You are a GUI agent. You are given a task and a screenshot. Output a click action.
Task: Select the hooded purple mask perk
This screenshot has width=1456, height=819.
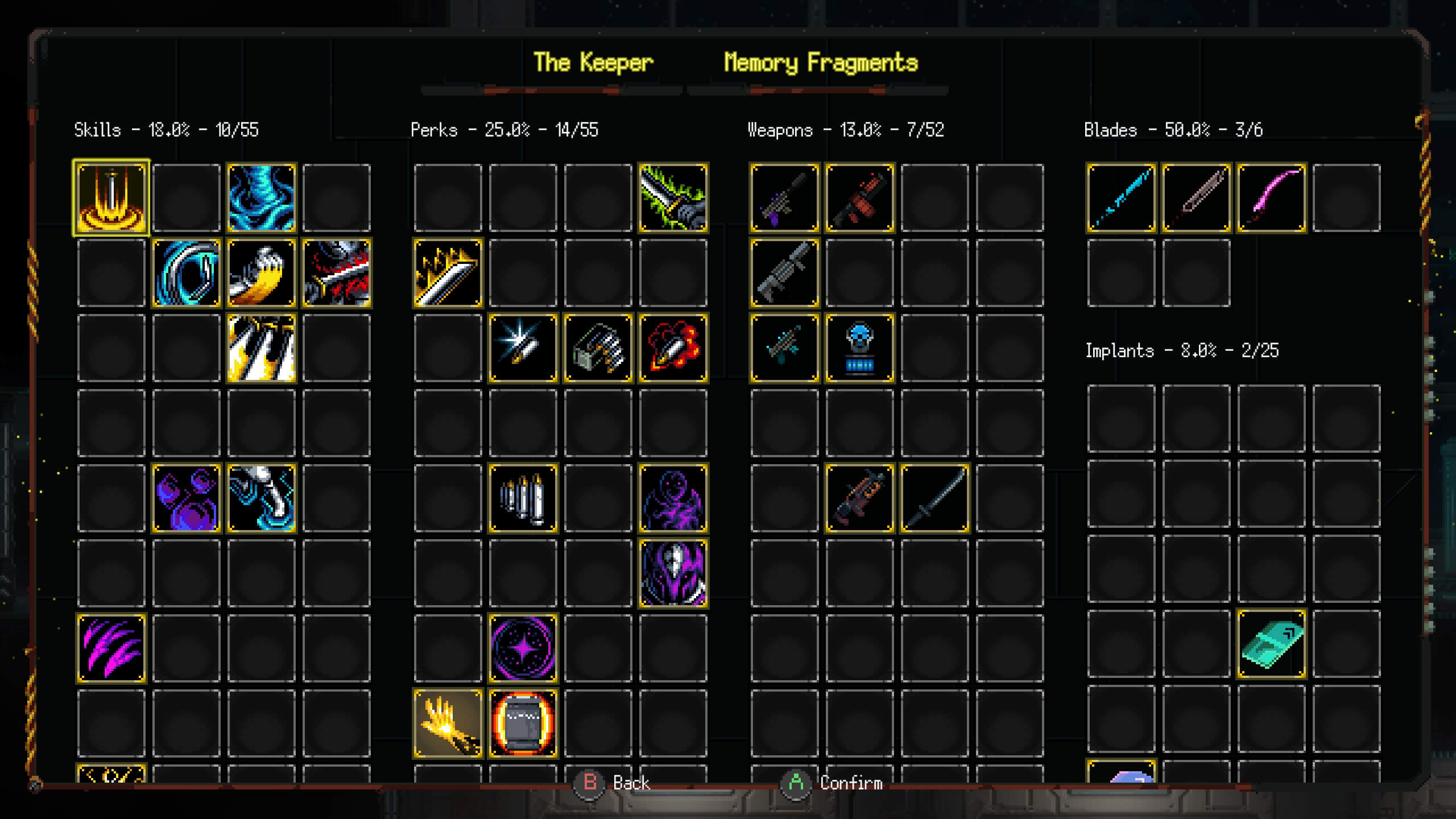pyautogui.click(x=673, y=573)
